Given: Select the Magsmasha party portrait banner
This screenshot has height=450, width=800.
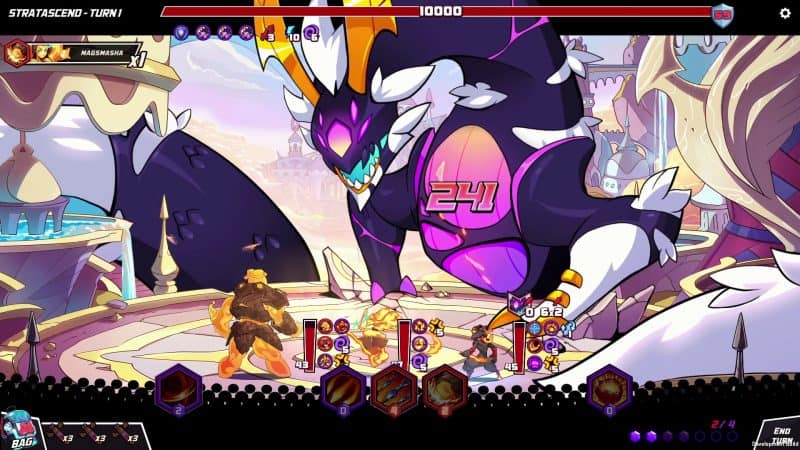Looking at the screenshot, I should pyautogui.click(x=70, y=52).
